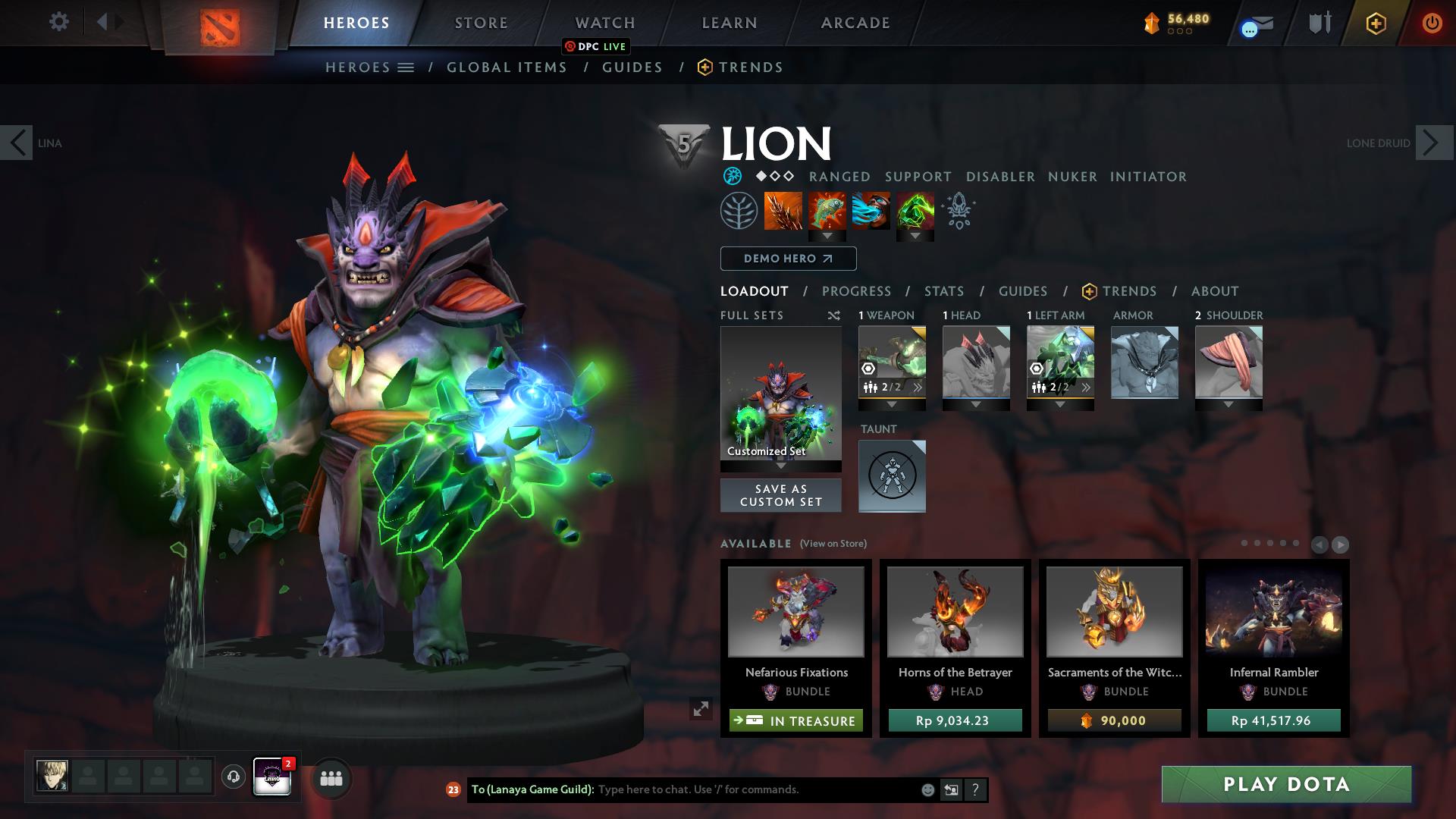Open the friends list icon near chat
The image size is (1456, 819).
330,778
